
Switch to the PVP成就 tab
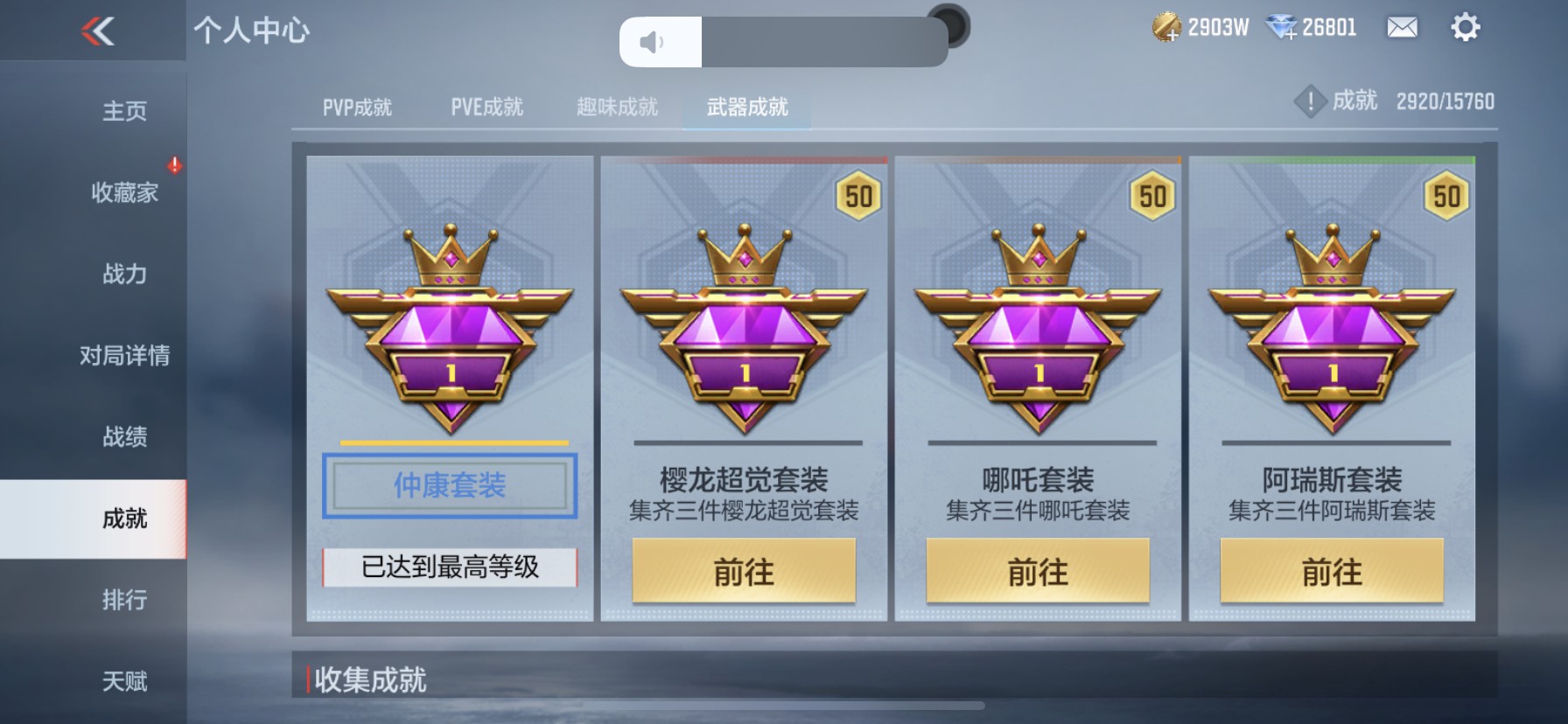point(358,107)
